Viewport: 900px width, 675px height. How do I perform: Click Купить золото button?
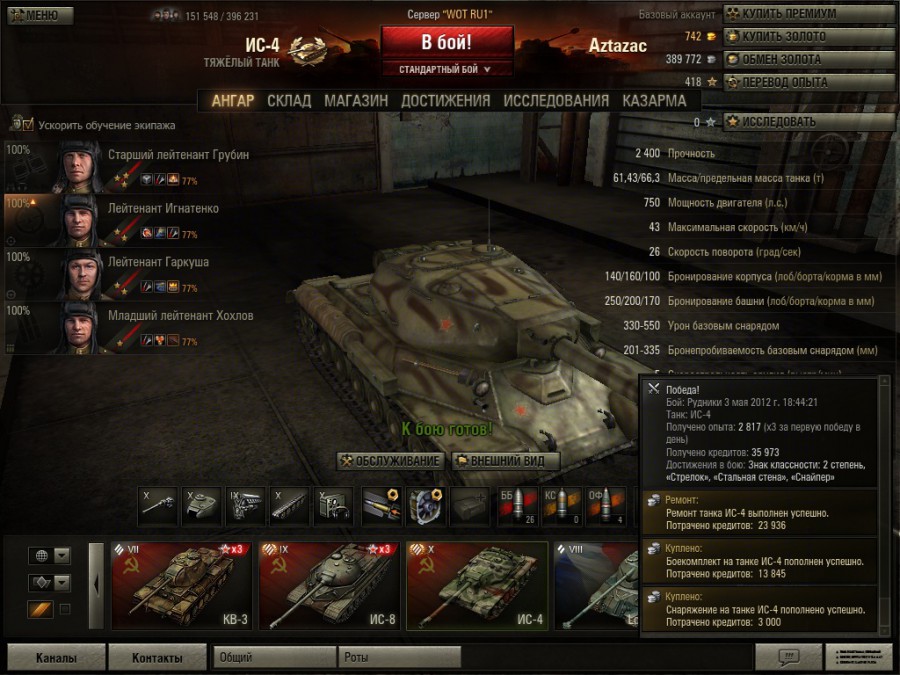(806, 37)
